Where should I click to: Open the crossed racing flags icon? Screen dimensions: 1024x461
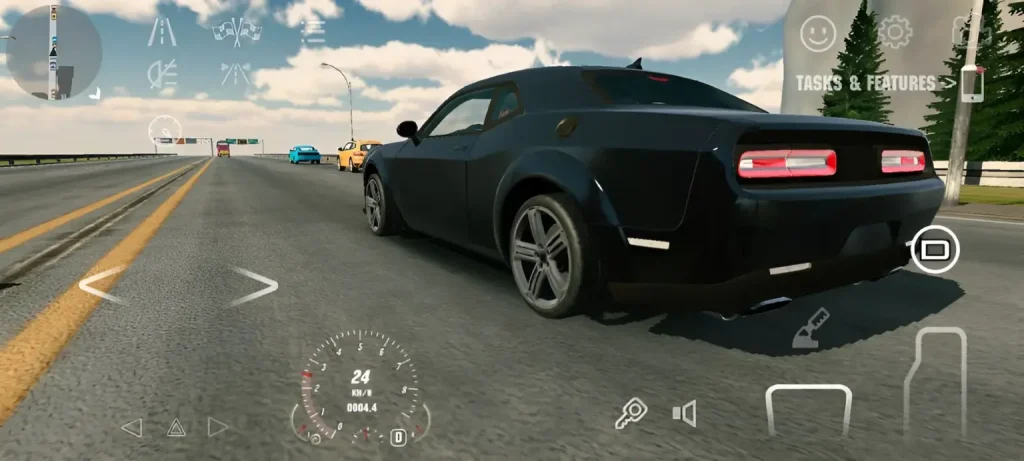click(237, 31)
